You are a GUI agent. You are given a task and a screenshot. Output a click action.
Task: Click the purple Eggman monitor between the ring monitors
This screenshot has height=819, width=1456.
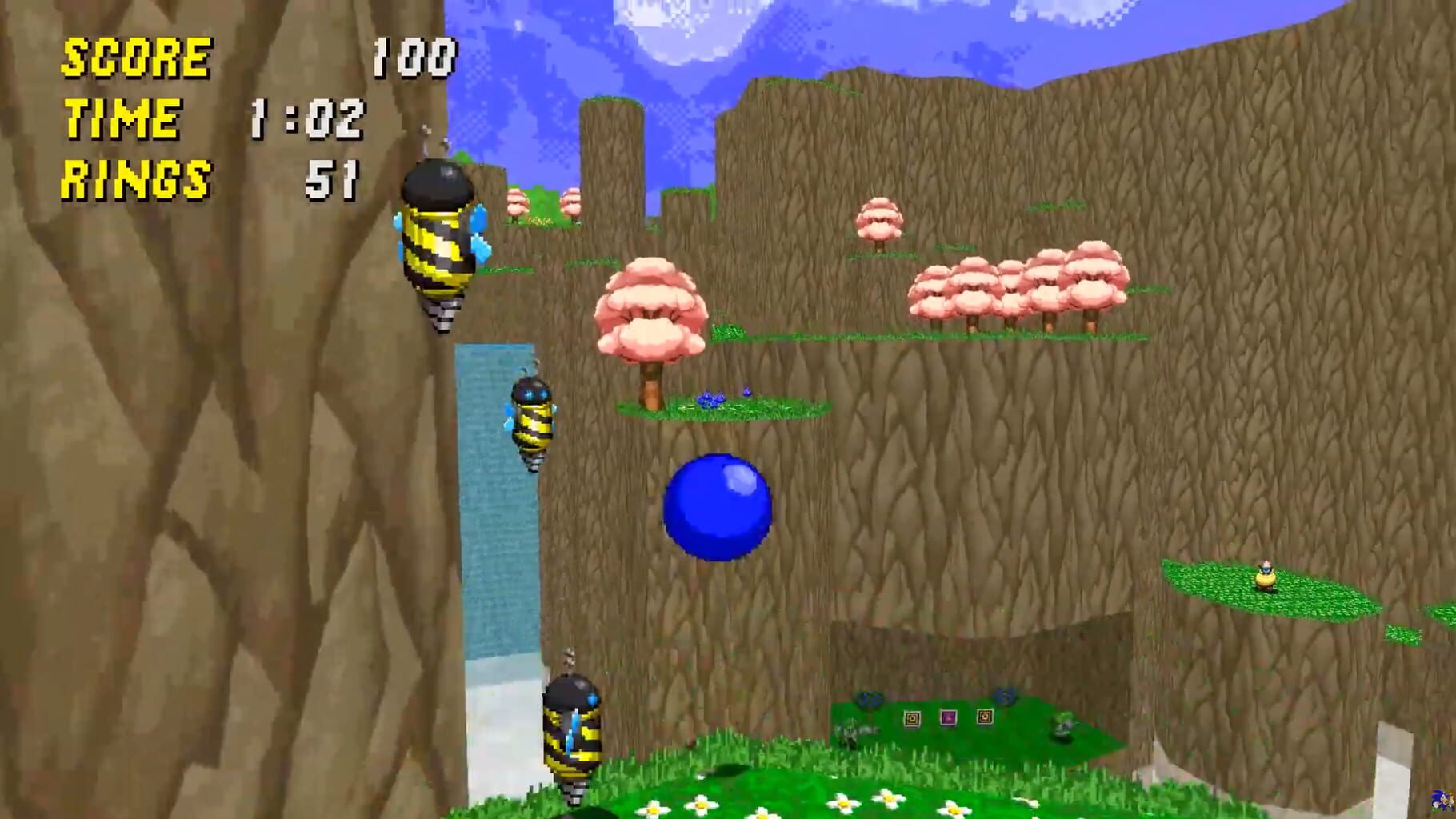[948, 718]
